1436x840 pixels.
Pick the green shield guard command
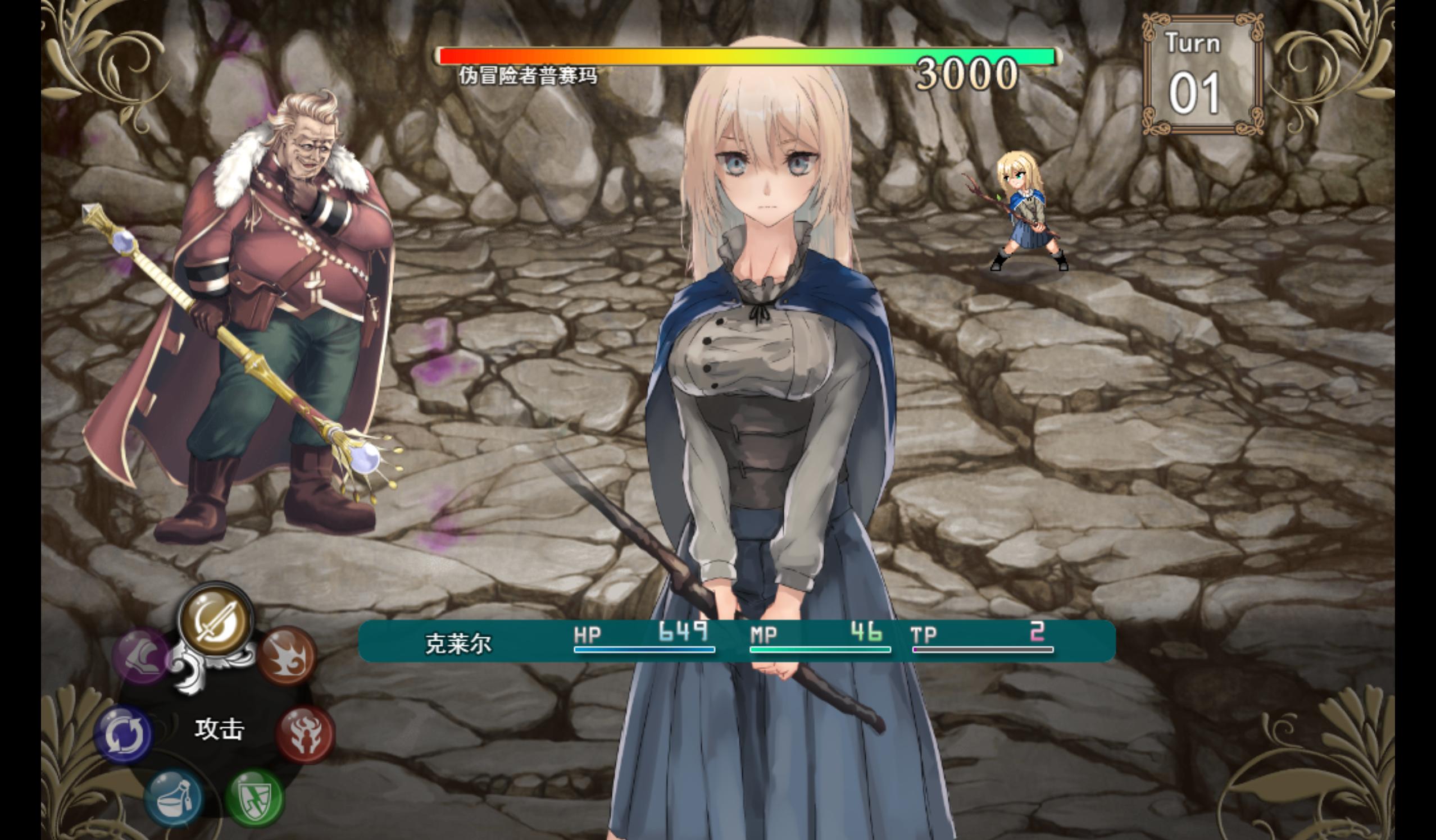pos(254,796)
